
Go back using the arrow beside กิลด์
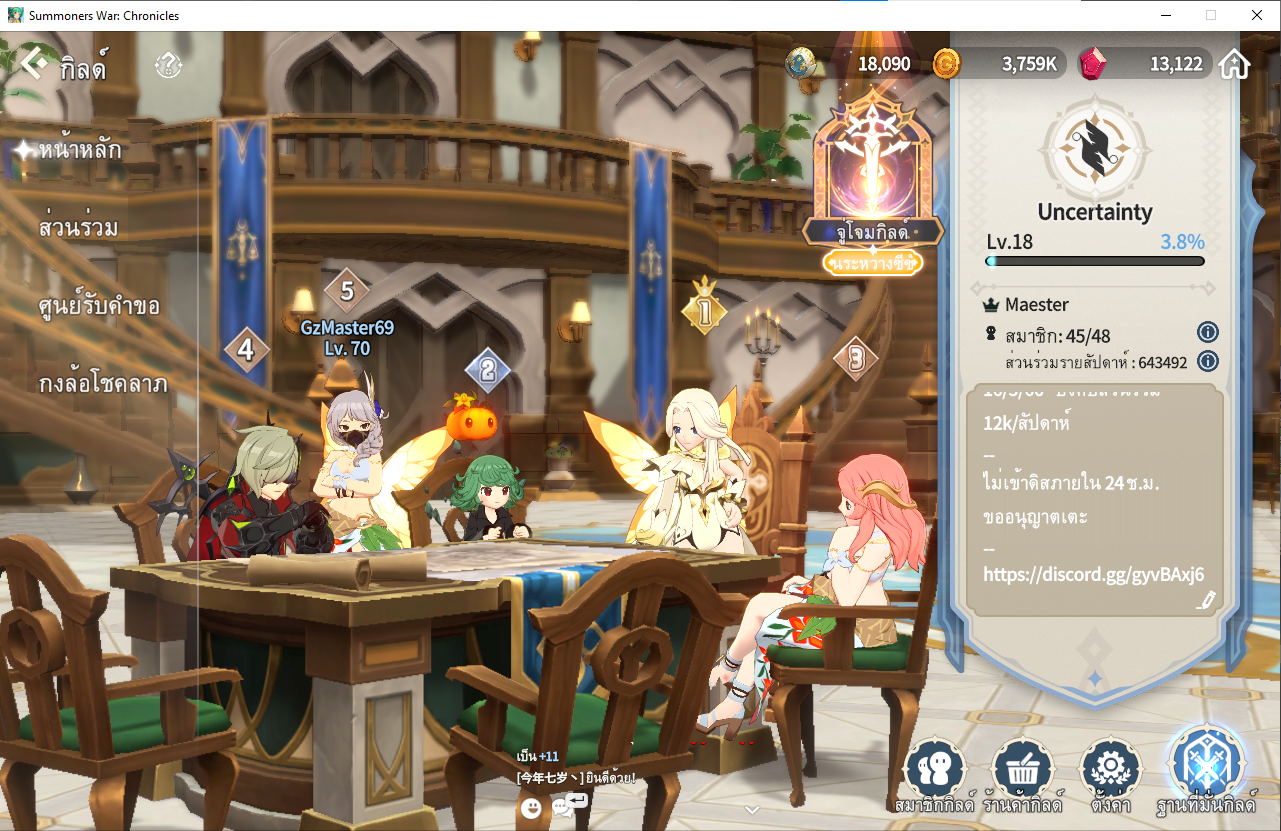point(34,65)
